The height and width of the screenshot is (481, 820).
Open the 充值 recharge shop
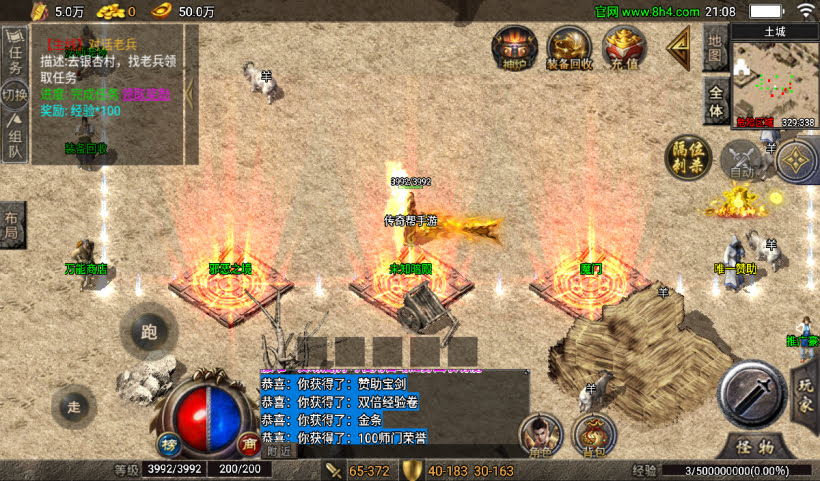tap(624, 48)
